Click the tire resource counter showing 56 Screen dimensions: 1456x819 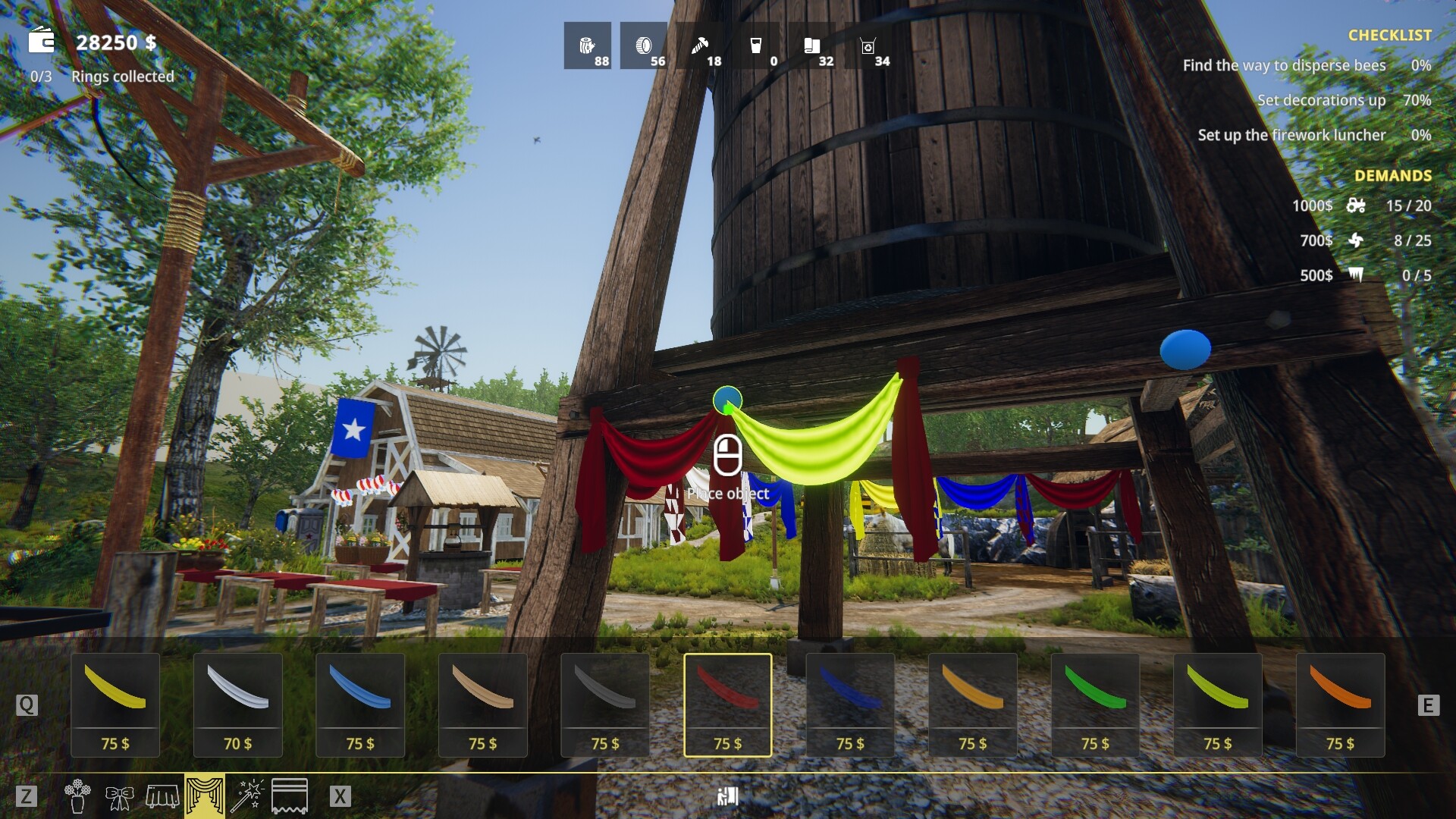[x=645, y=45]
